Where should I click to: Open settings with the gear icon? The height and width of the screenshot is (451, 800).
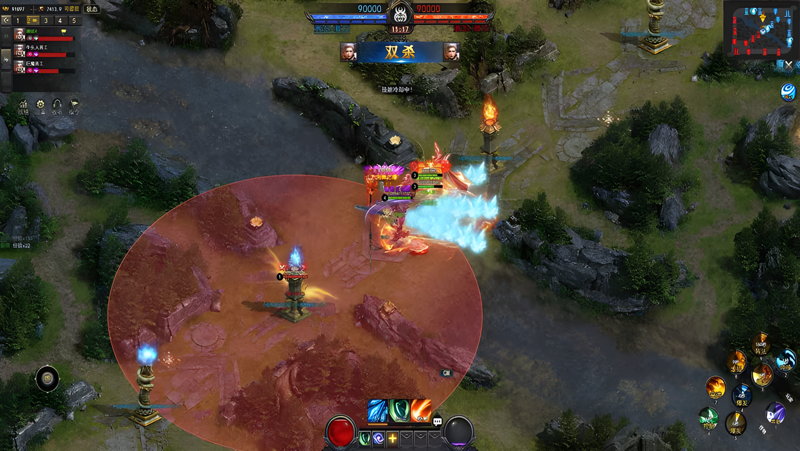pos(41,104)
